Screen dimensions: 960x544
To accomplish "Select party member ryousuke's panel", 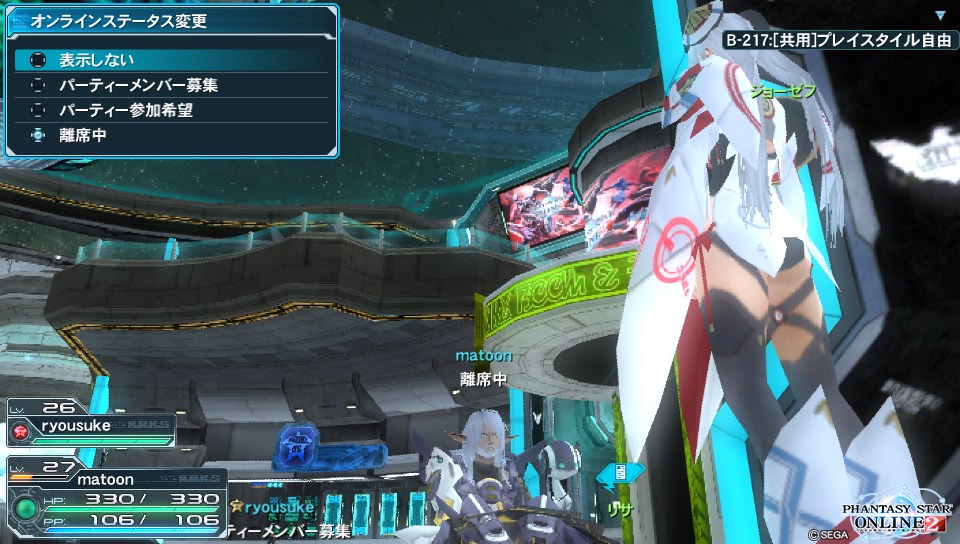I will (90, 426).
